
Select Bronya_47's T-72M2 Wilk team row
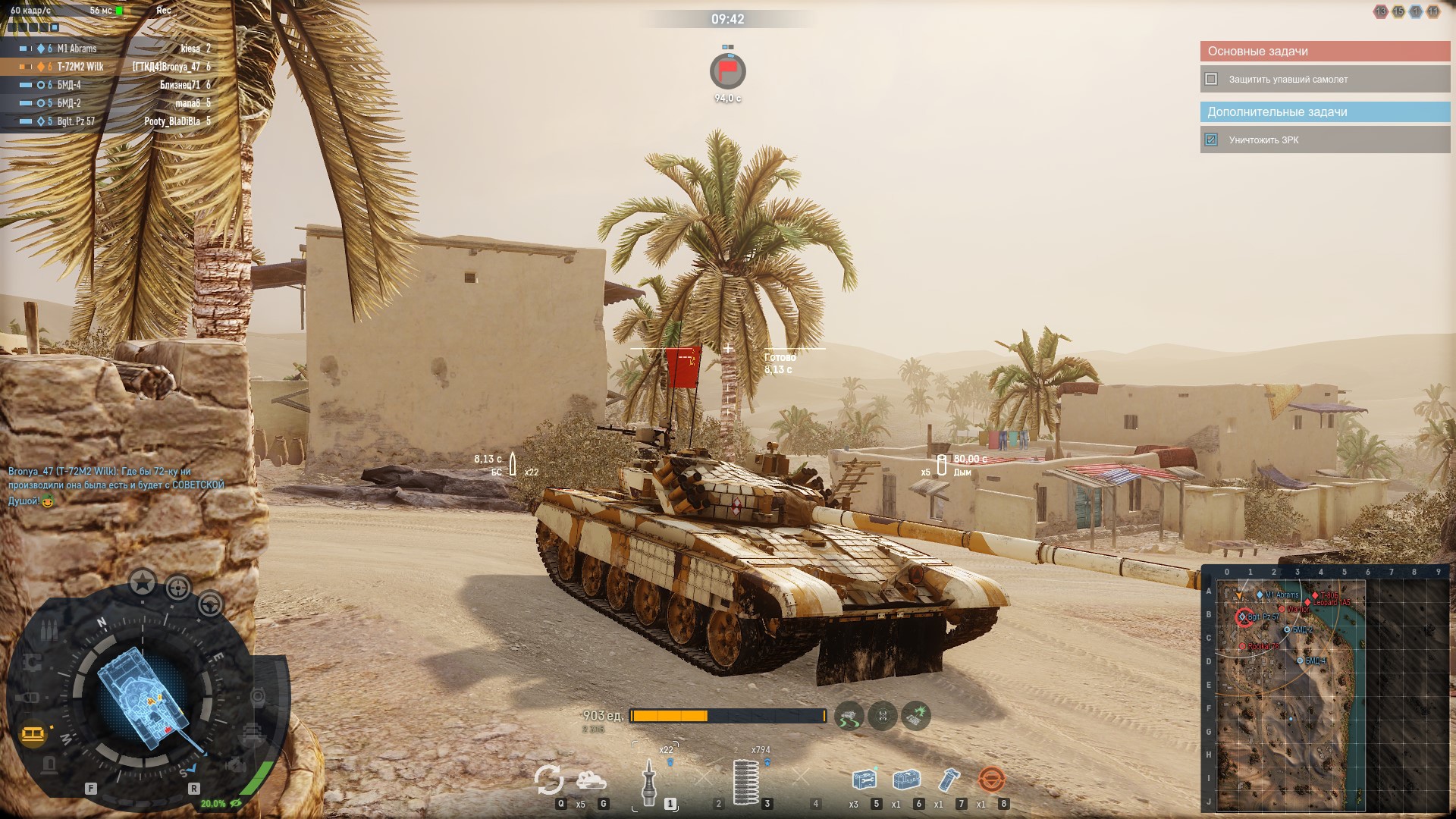click(x=106, y=67)
